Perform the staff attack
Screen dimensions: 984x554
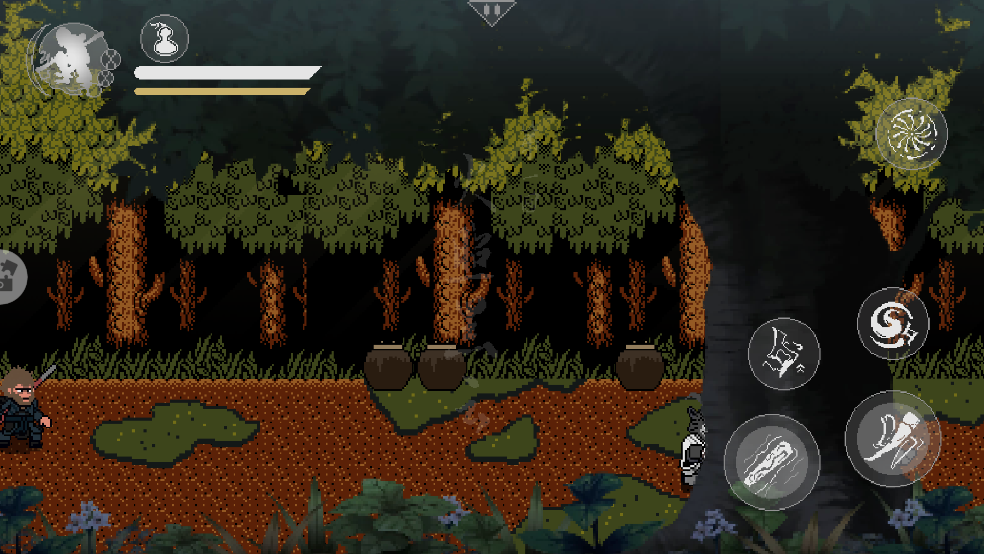pos(771,461)
